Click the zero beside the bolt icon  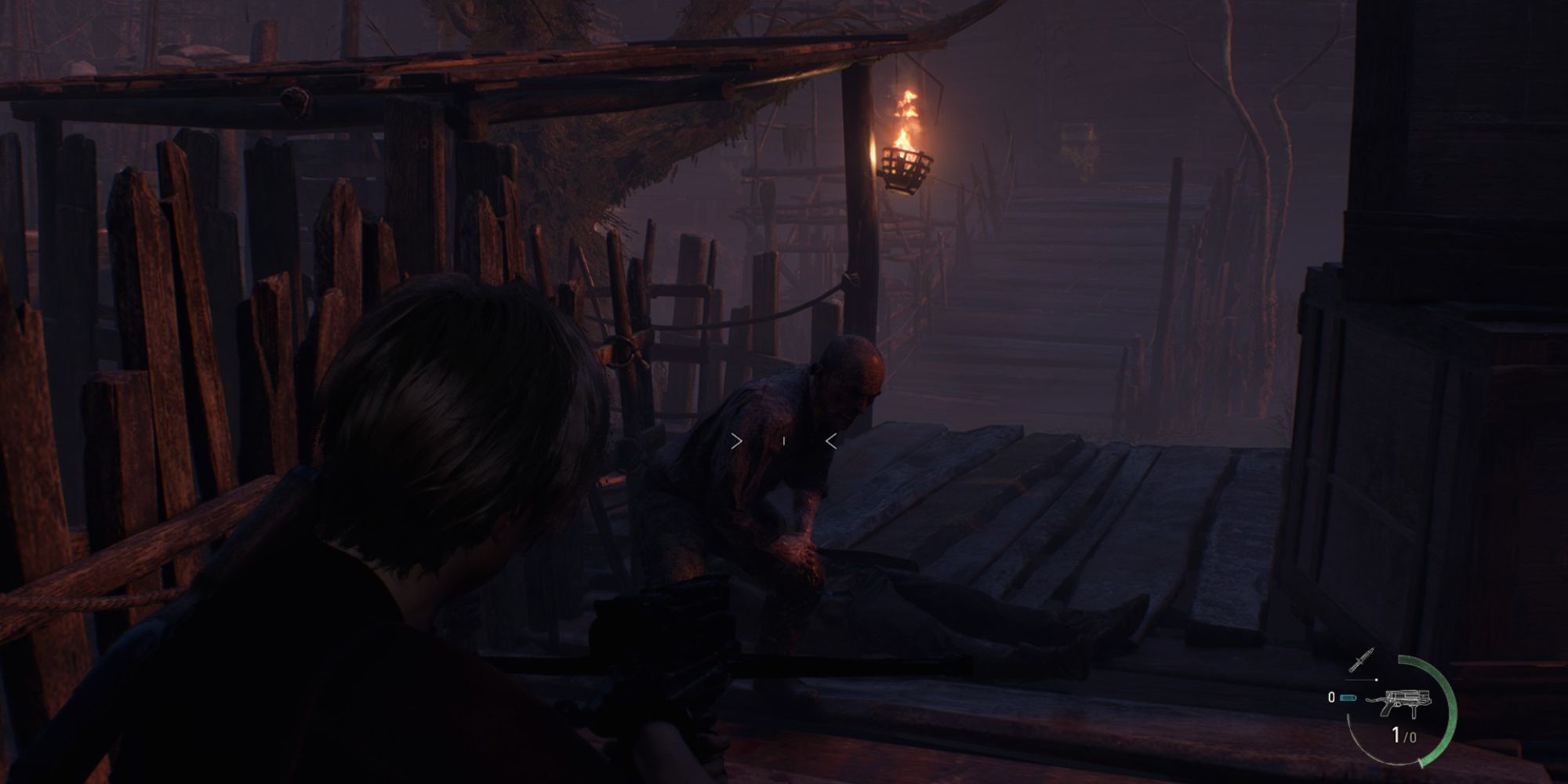(x=1331, y=698)
